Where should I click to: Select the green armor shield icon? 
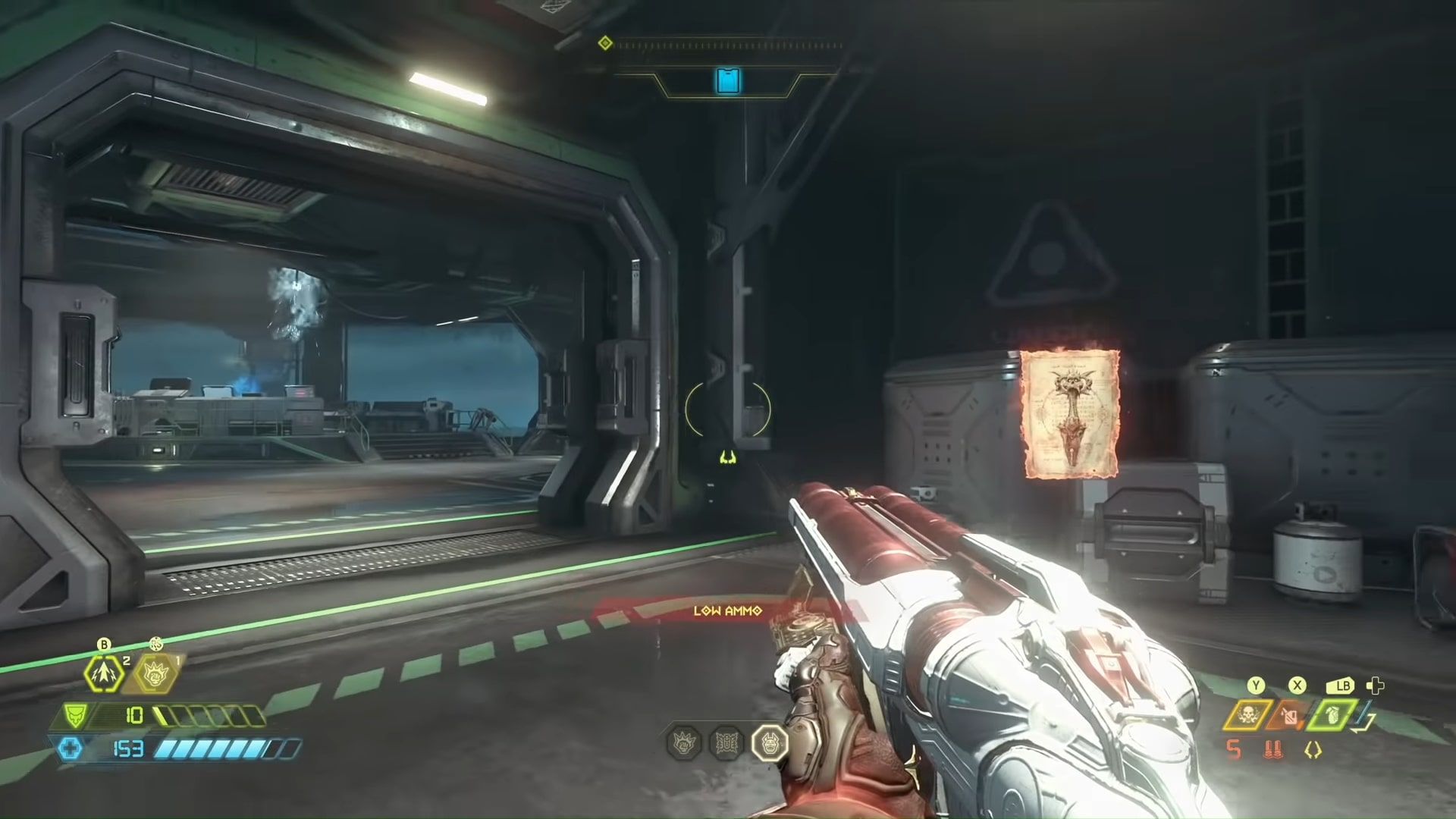tap(75, 715)
